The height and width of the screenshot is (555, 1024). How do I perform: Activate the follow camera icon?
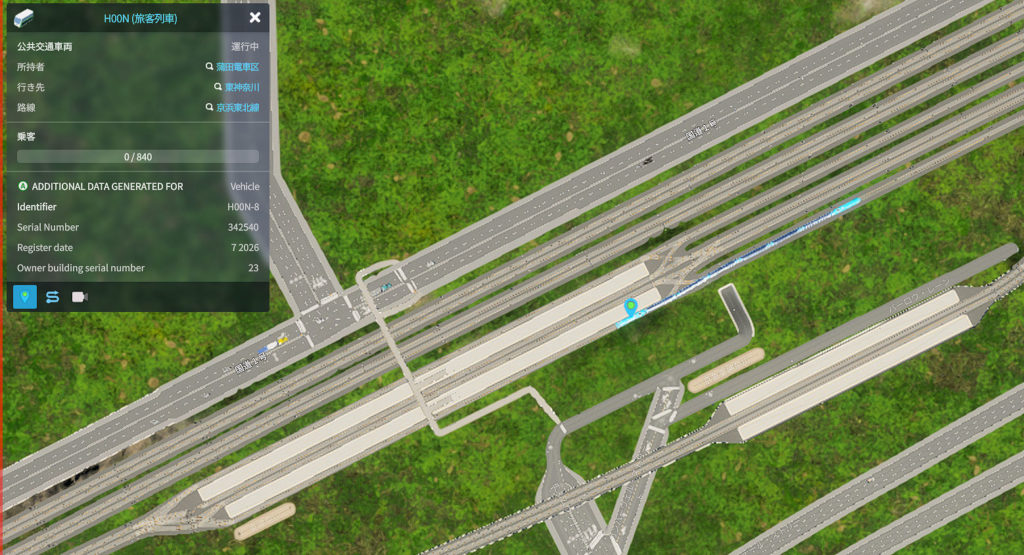(x=80, y=297)
